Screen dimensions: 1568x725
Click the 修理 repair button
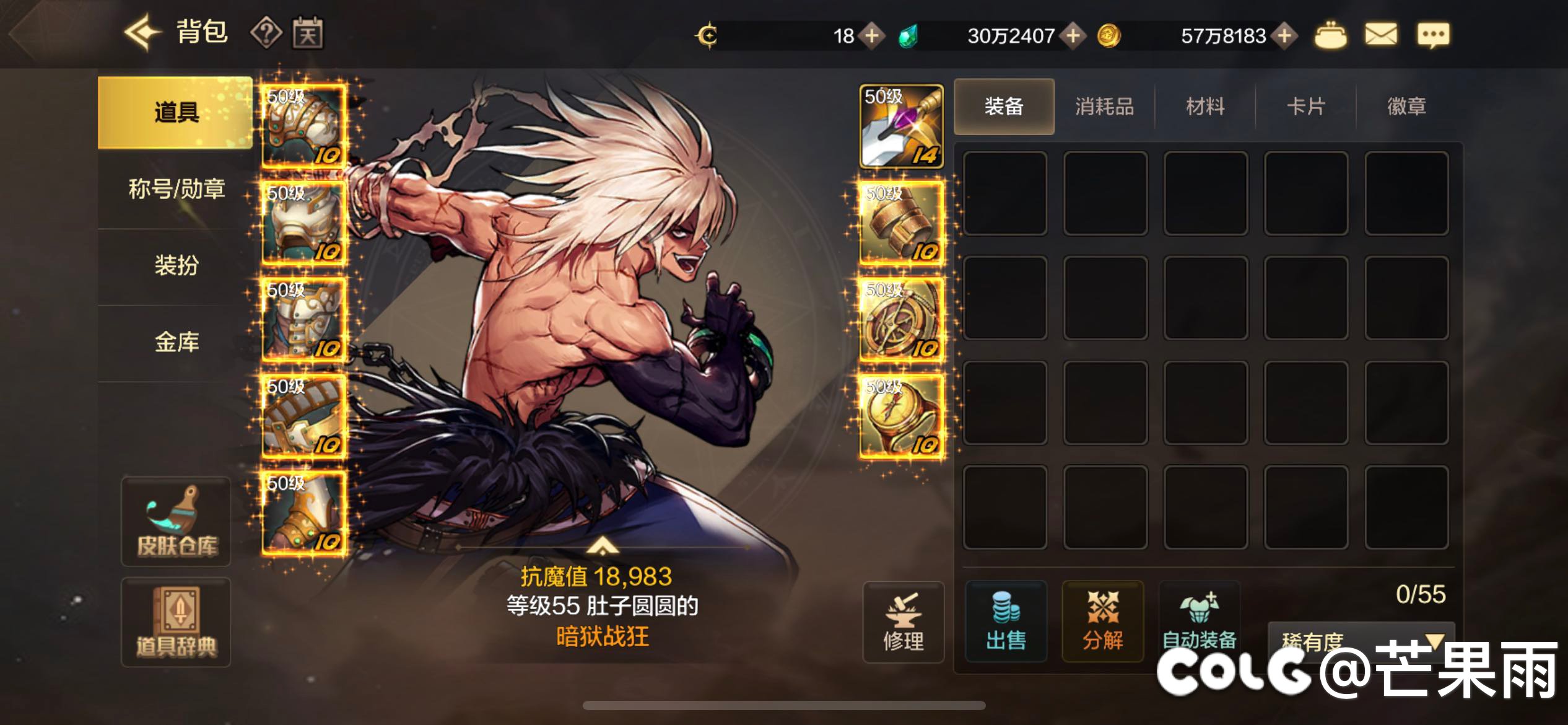(x=904, y=622)
